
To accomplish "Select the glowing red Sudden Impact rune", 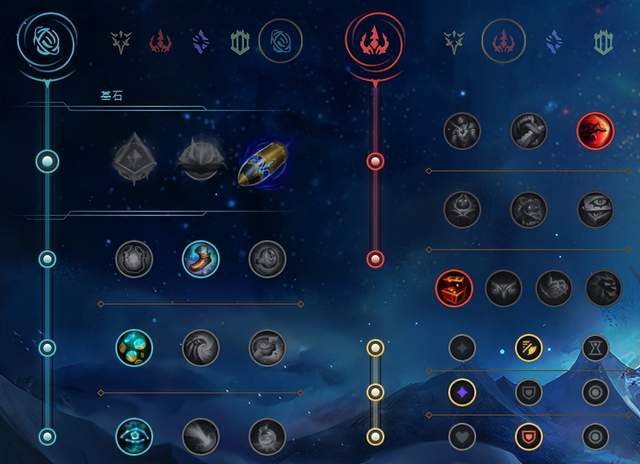I will coord(595,129).
